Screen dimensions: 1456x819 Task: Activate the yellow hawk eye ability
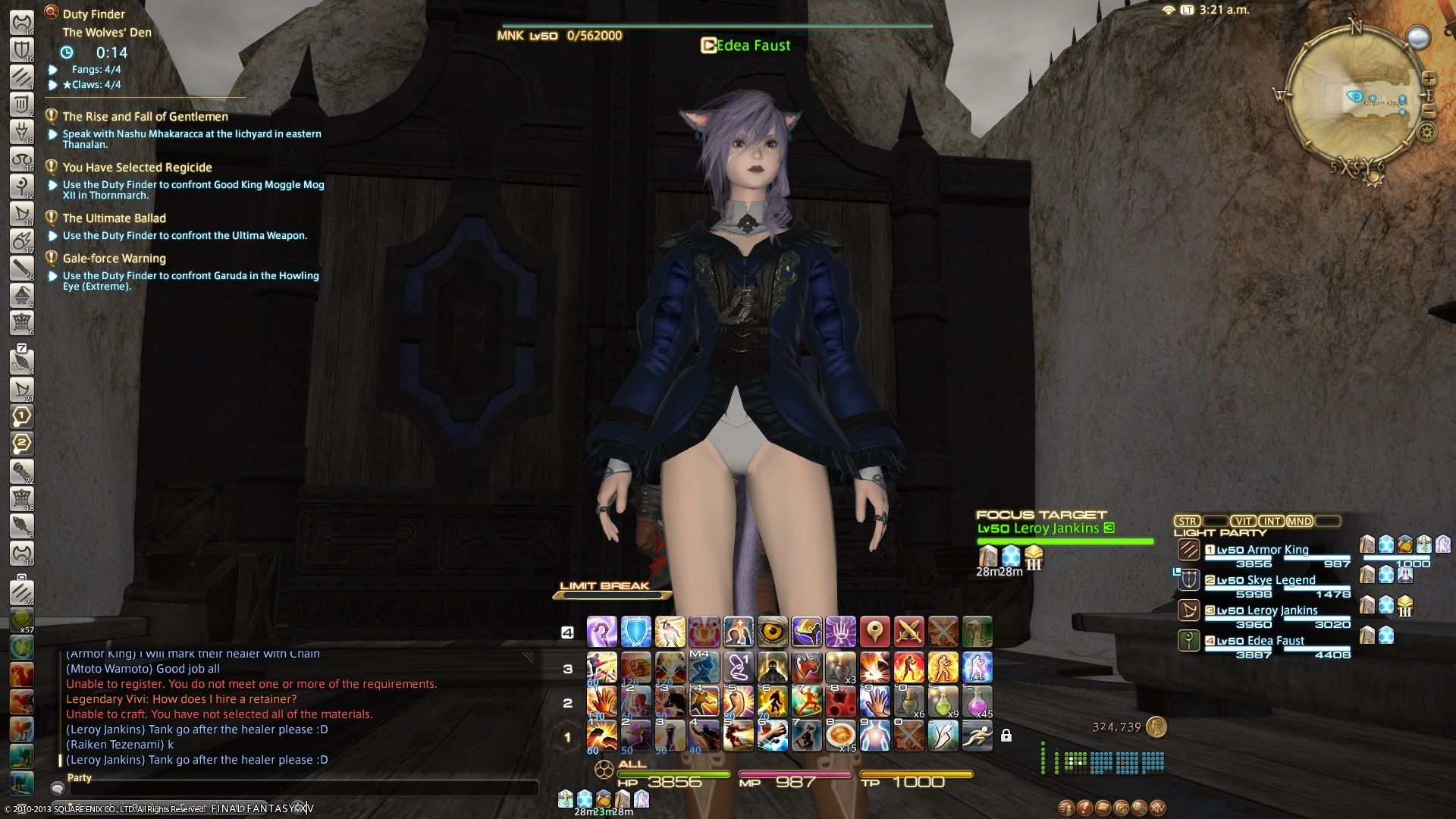coord(772,632)
